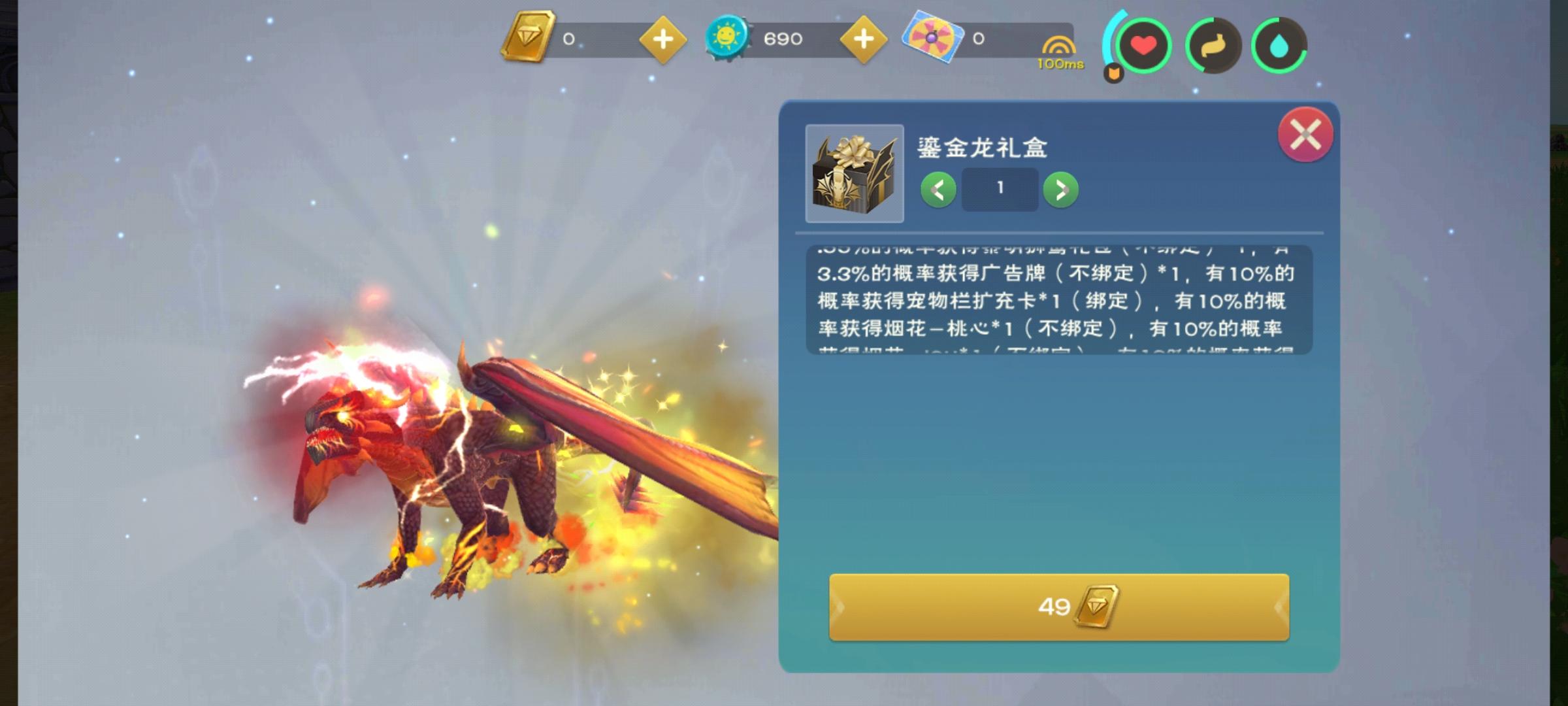The image size is (1568, 706).
Task: Close the 鎏金龙礼盒 dialog
Action: pyautogui.click(x=1304, y=135)
